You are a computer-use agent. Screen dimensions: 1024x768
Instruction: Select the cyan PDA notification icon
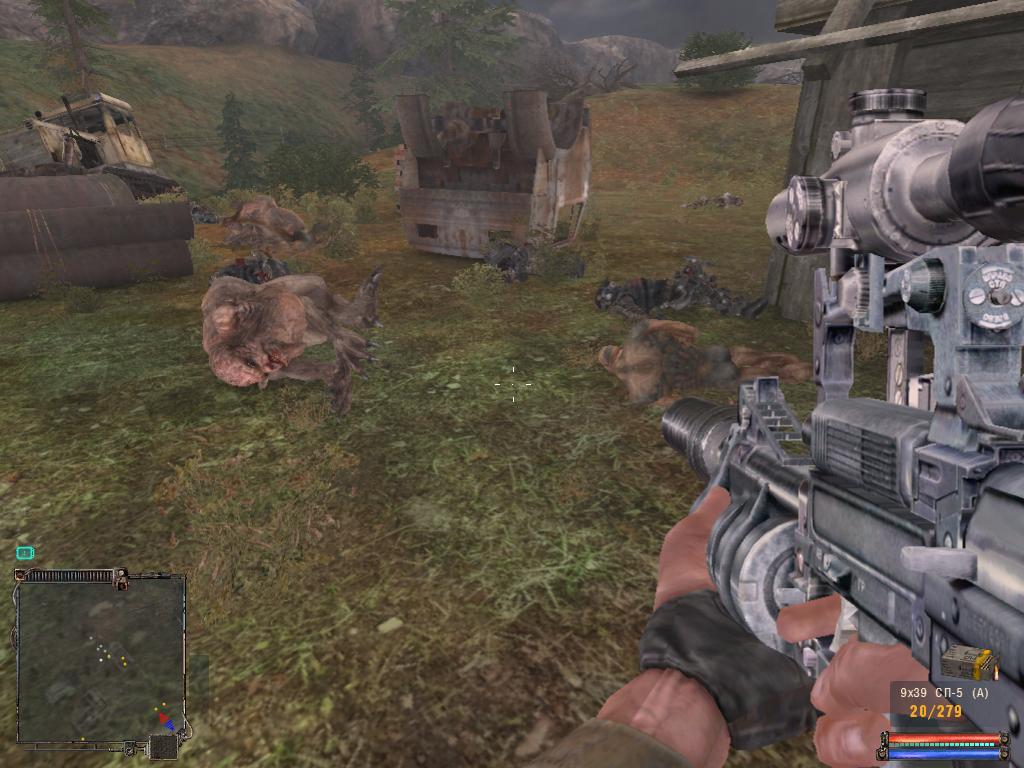click(25, 552)
